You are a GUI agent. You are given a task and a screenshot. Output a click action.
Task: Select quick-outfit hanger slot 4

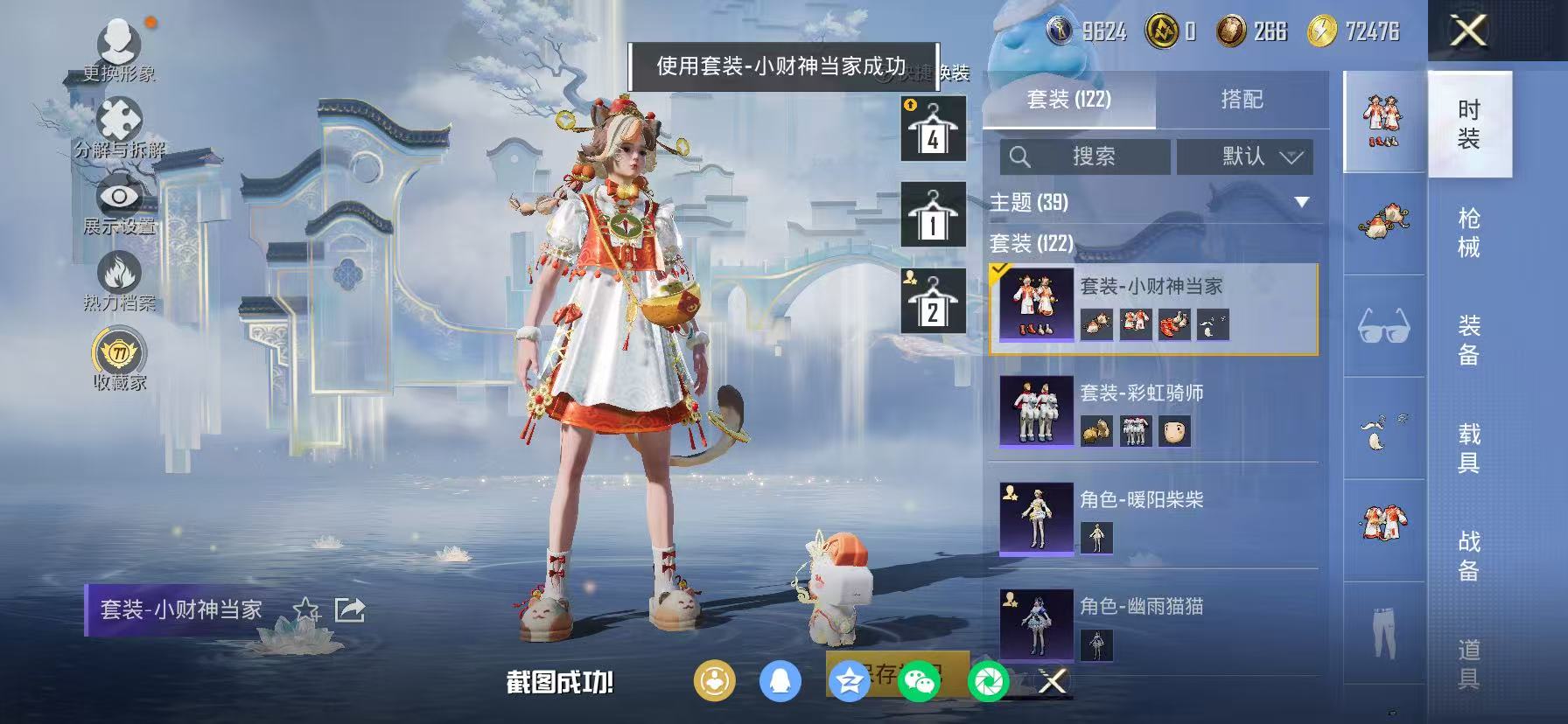pos(932,129)
